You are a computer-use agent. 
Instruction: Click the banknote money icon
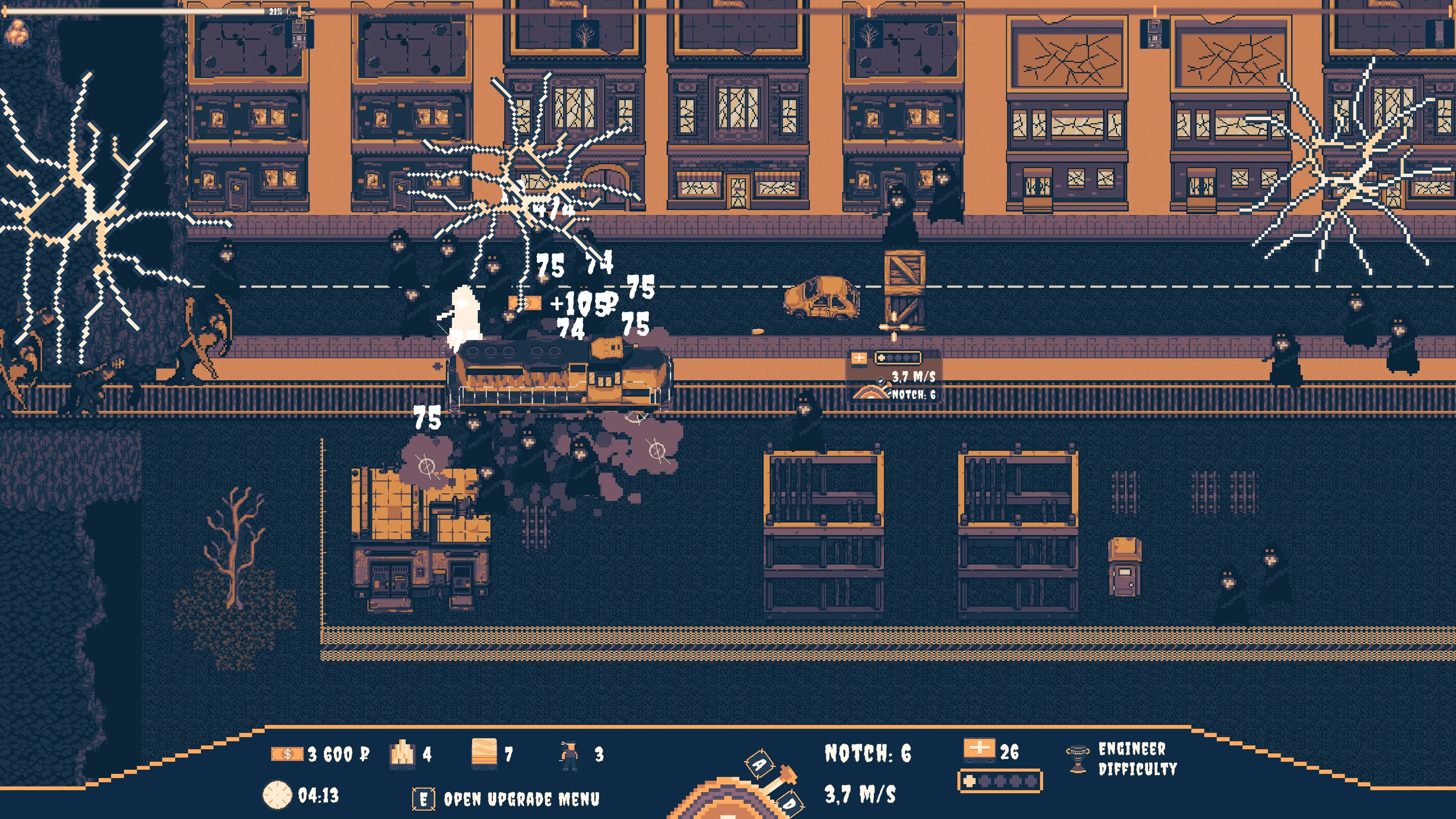pyautogui.click(x=287, y=754)
